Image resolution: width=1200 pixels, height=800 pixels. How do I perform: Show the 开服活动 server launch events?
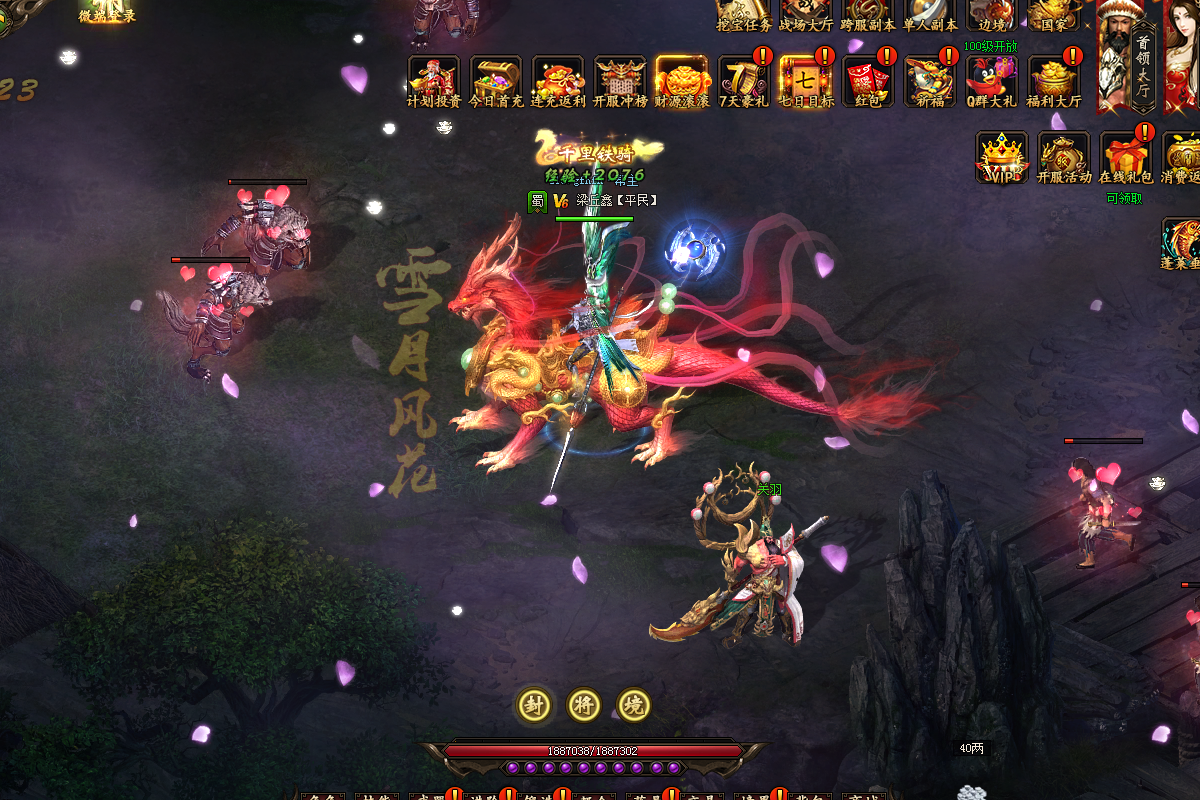coord(1064,157)
